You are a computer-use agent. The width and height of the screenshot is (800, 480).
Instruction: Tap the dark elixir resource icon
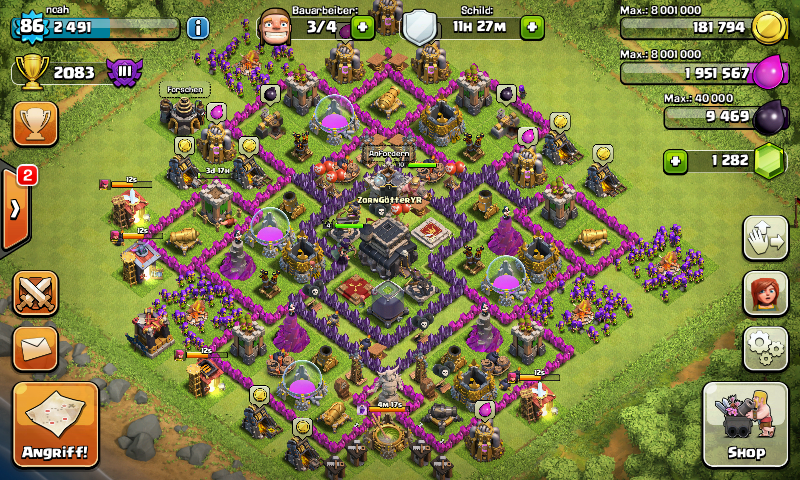click(768, 116)
